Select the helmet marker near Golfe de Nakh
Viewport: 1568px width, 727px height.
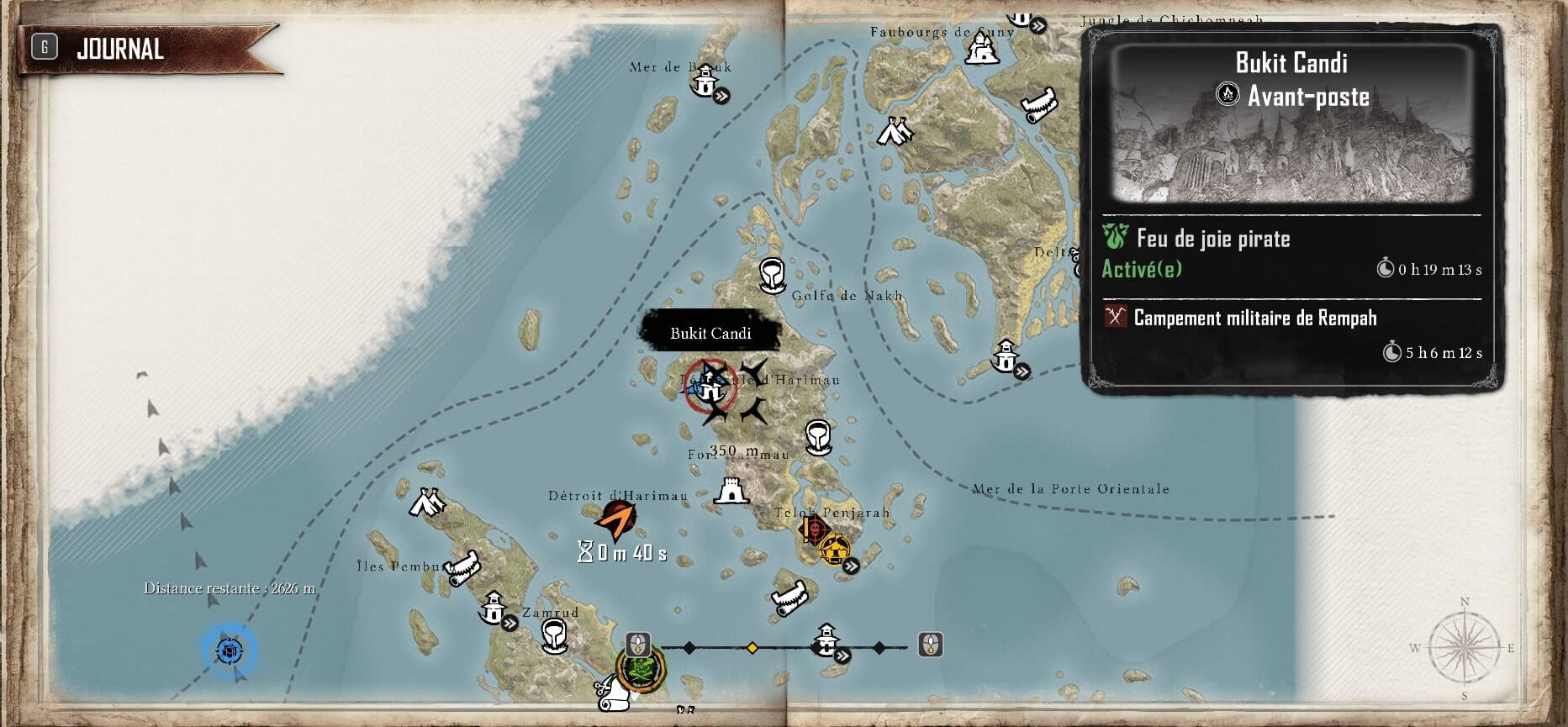[772, 275]
